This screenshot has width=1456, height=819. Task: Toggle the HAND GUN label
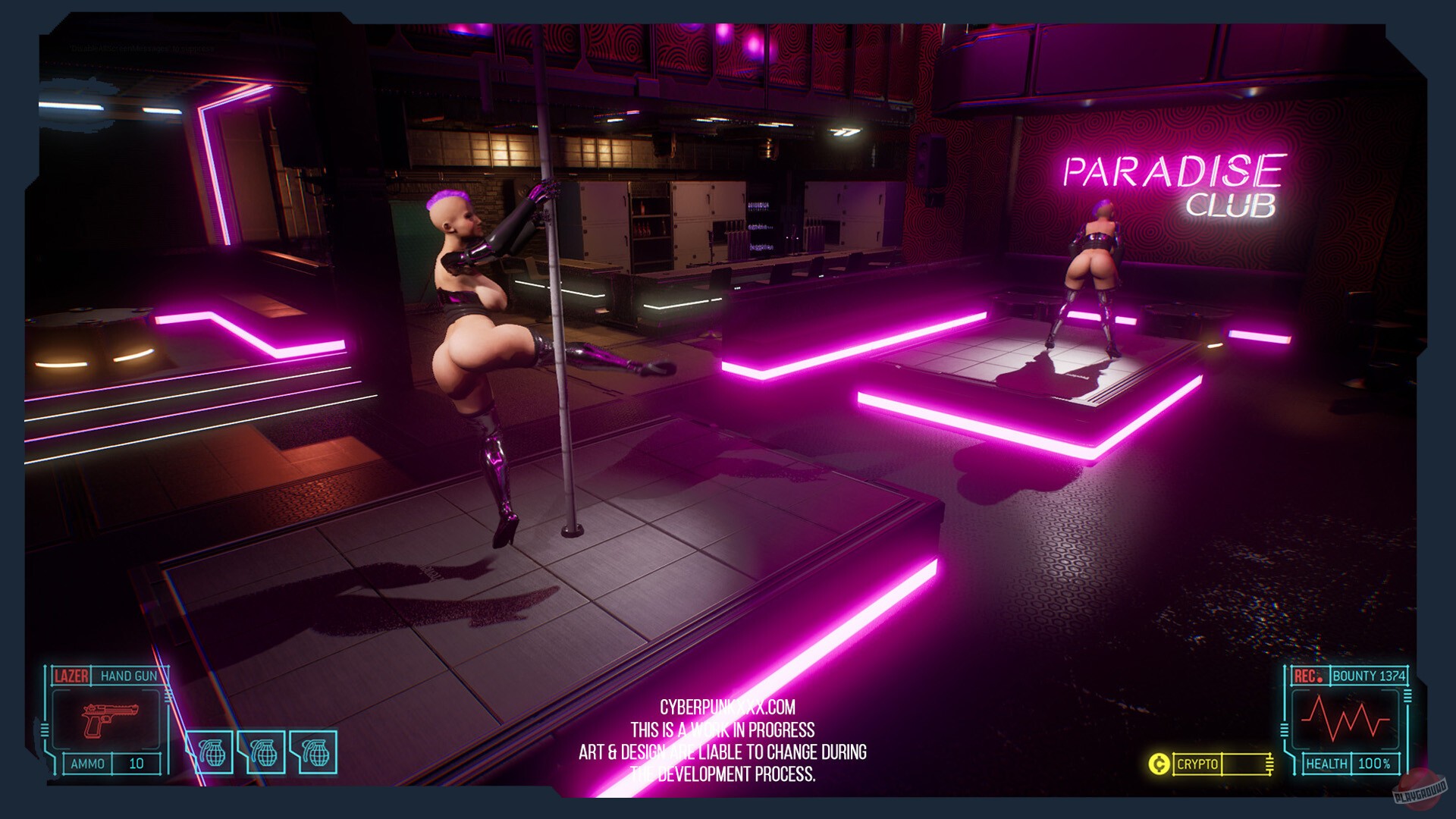tap(129, 675)
